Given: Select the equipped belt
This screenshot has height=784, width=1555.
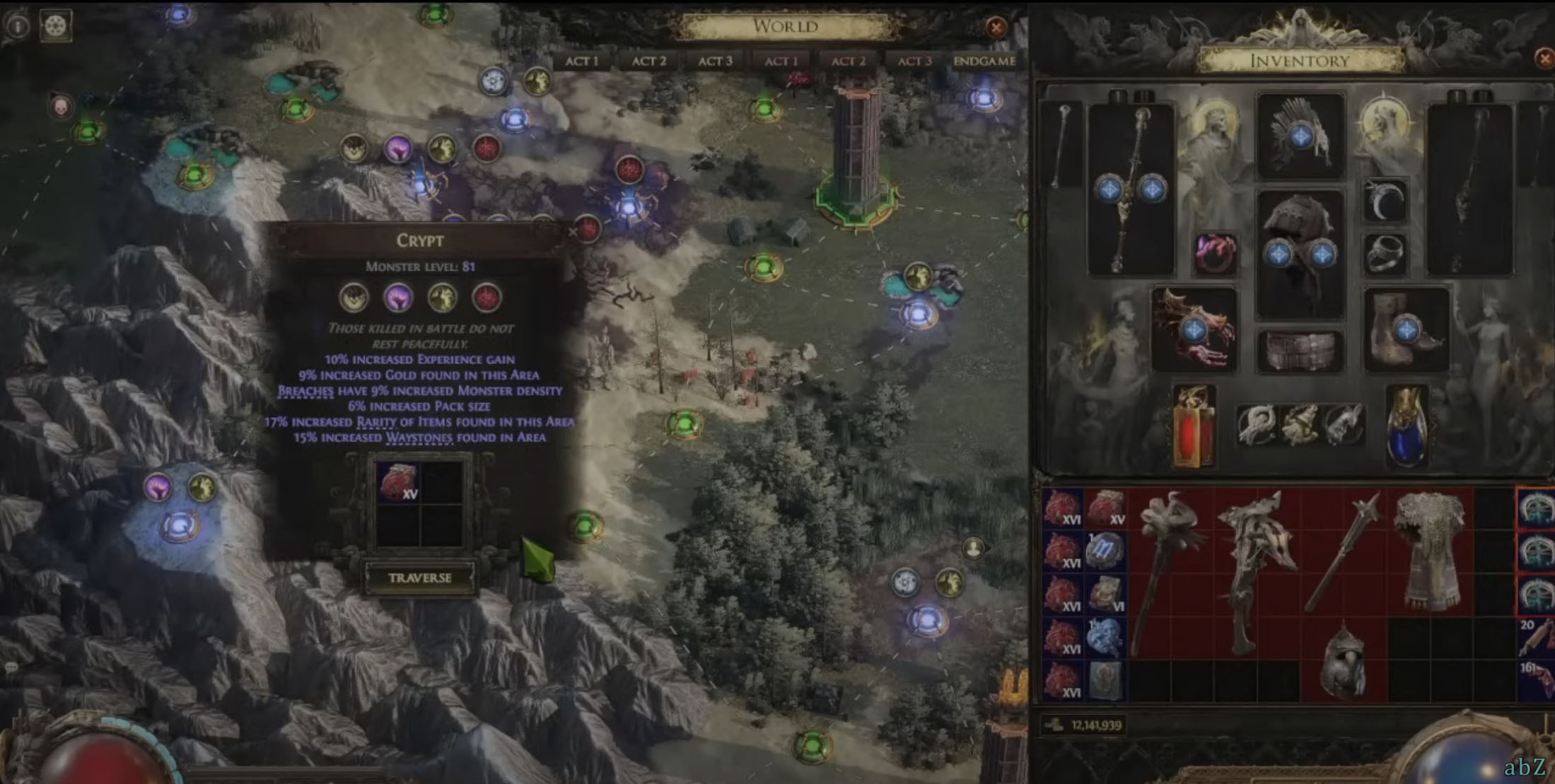Looking at the screenshot, I should pos(1300,351).
